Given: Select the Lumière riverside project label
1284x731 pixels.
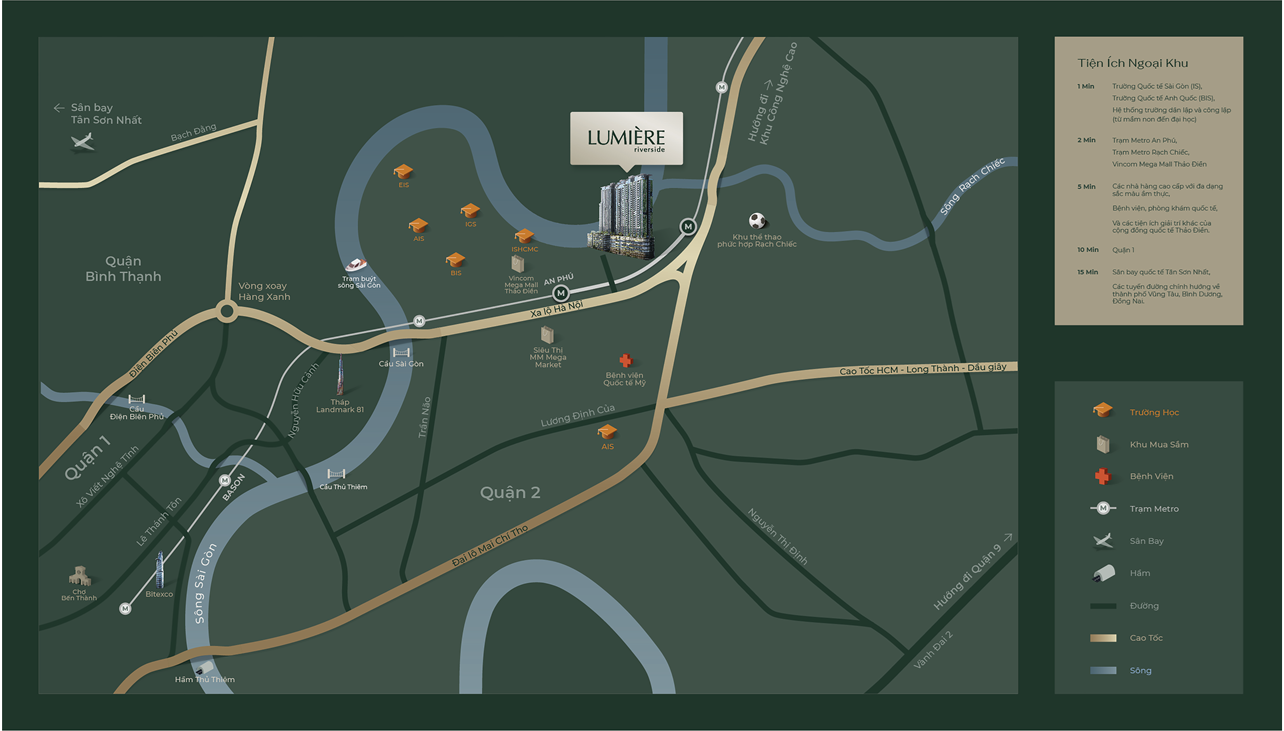Looking at the screenshot, I should click(626, 138).
